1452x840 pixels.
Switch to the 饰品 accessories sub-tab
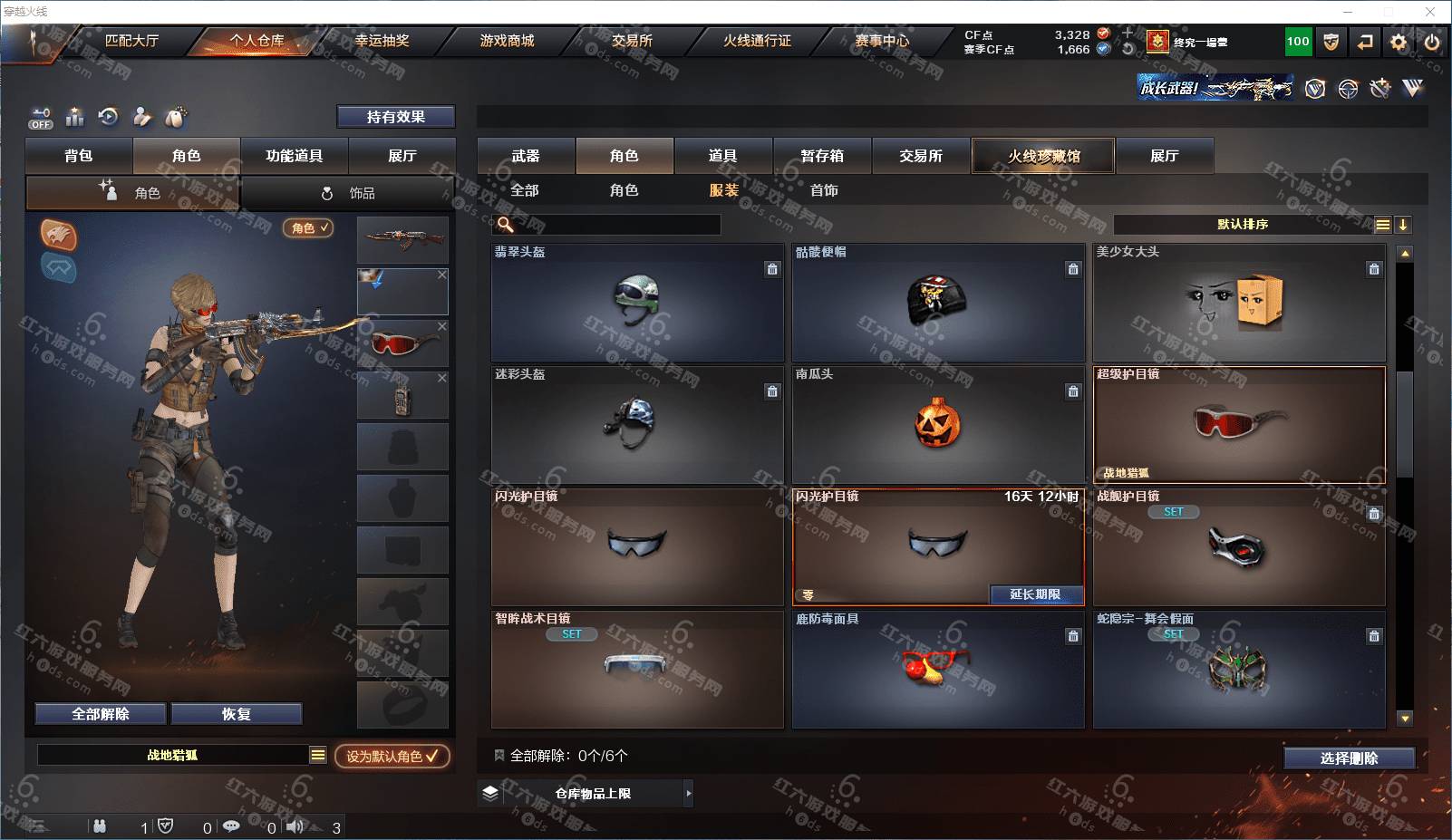tap(349, 193)
